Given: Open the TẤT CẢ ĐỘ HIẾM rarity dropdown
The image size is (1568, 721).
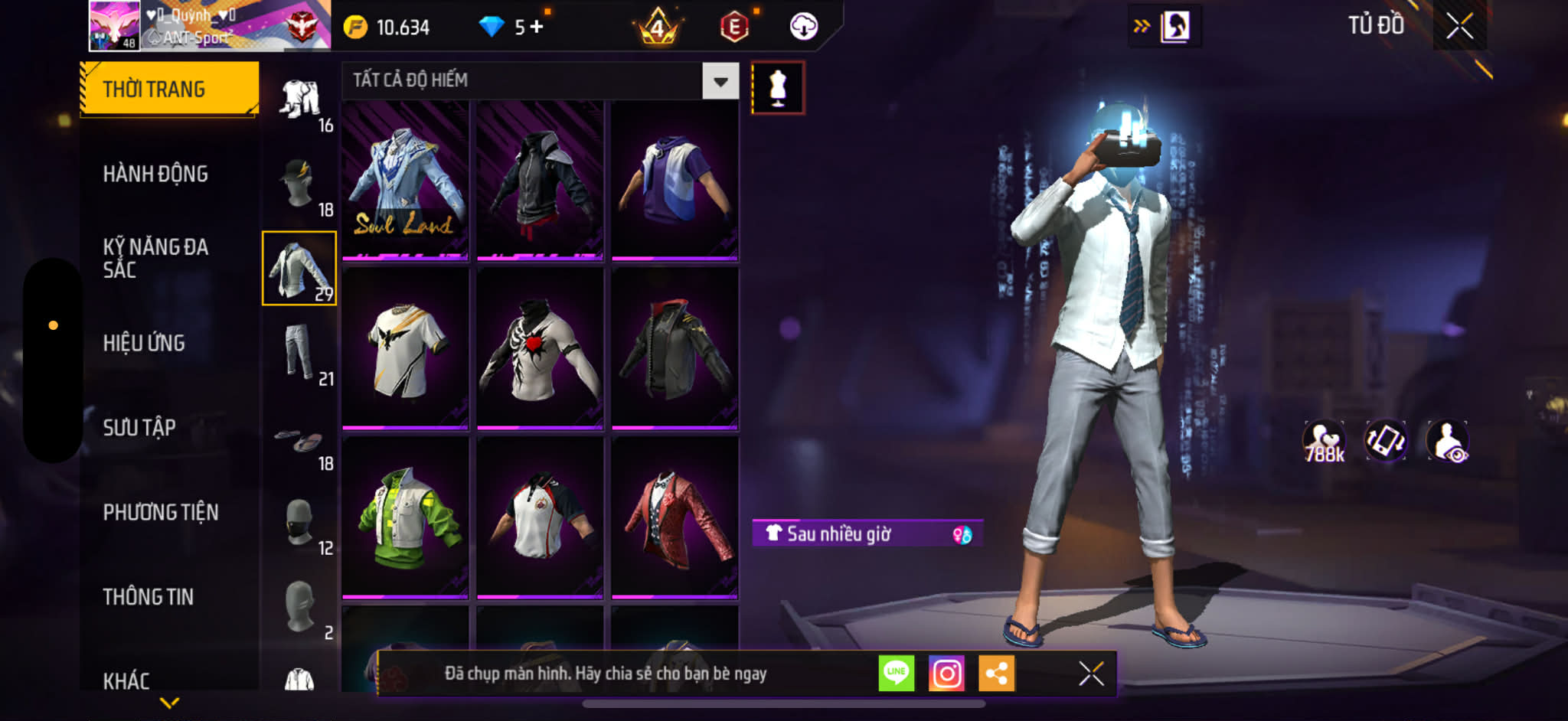Looking at the screenshot, I should 720,81.
